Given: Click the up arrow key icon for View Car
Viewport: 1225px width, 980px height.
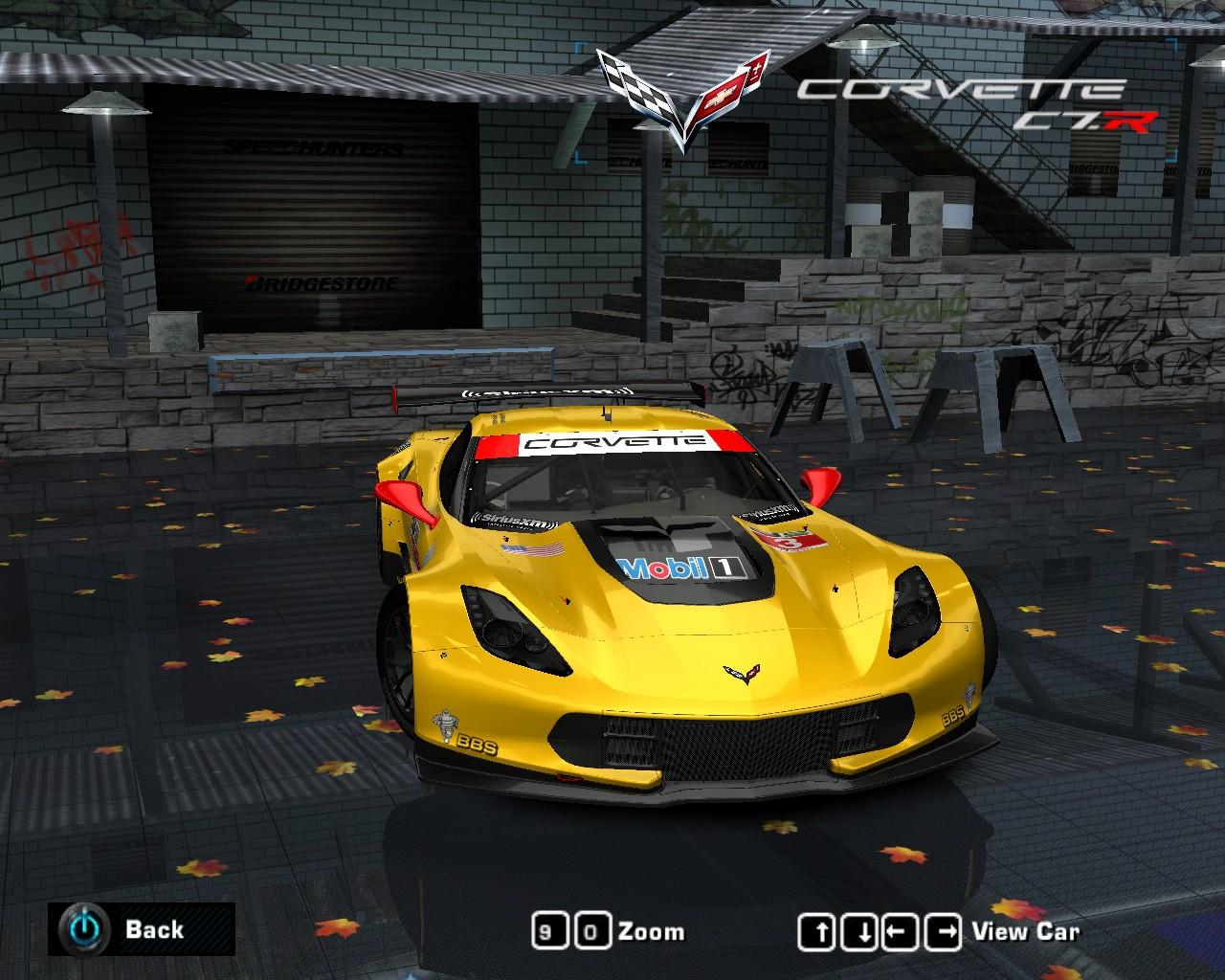Looking at the screenshot, I should click(820, 929).
